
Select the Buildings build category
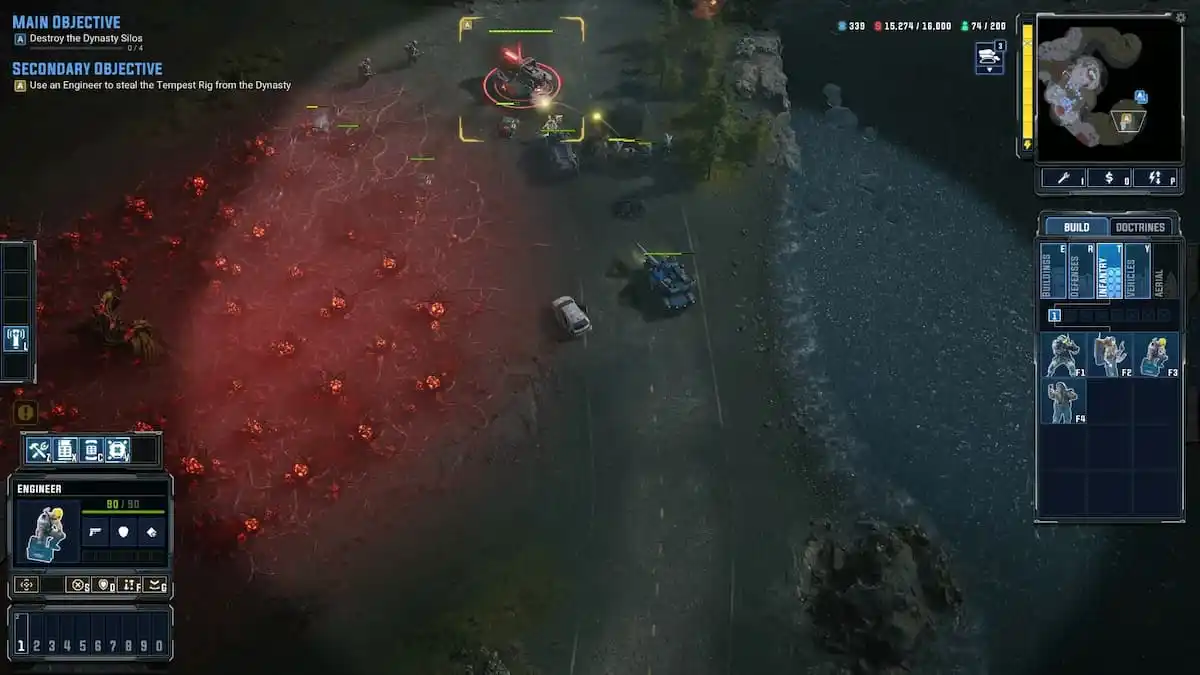tap(1053, 270)
